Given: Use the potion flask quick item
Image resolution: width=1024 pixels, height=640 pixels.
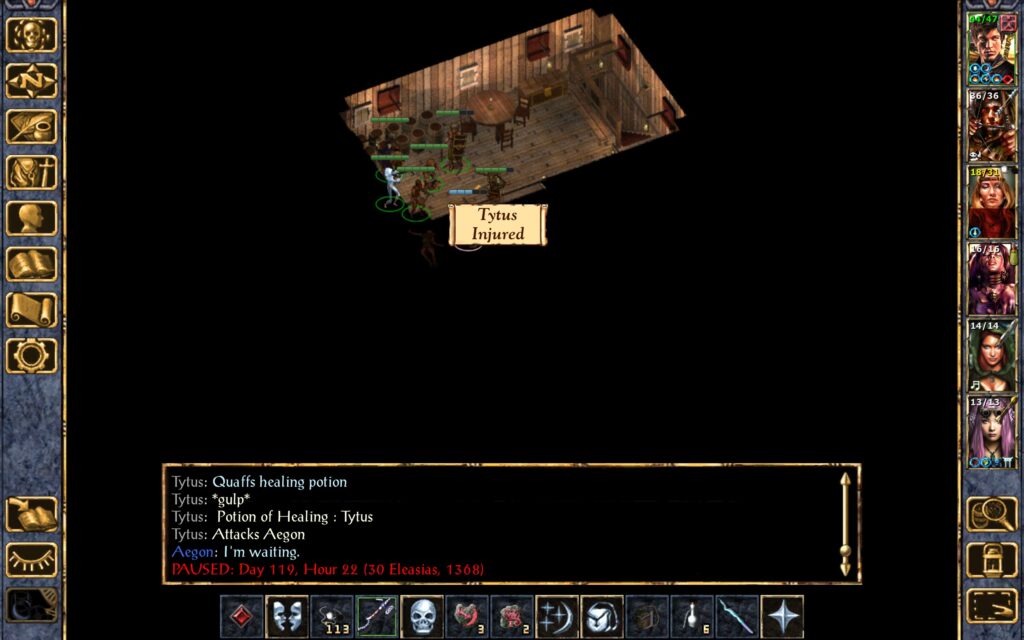Looking at the screenshot, I should [x=692, y=617].
